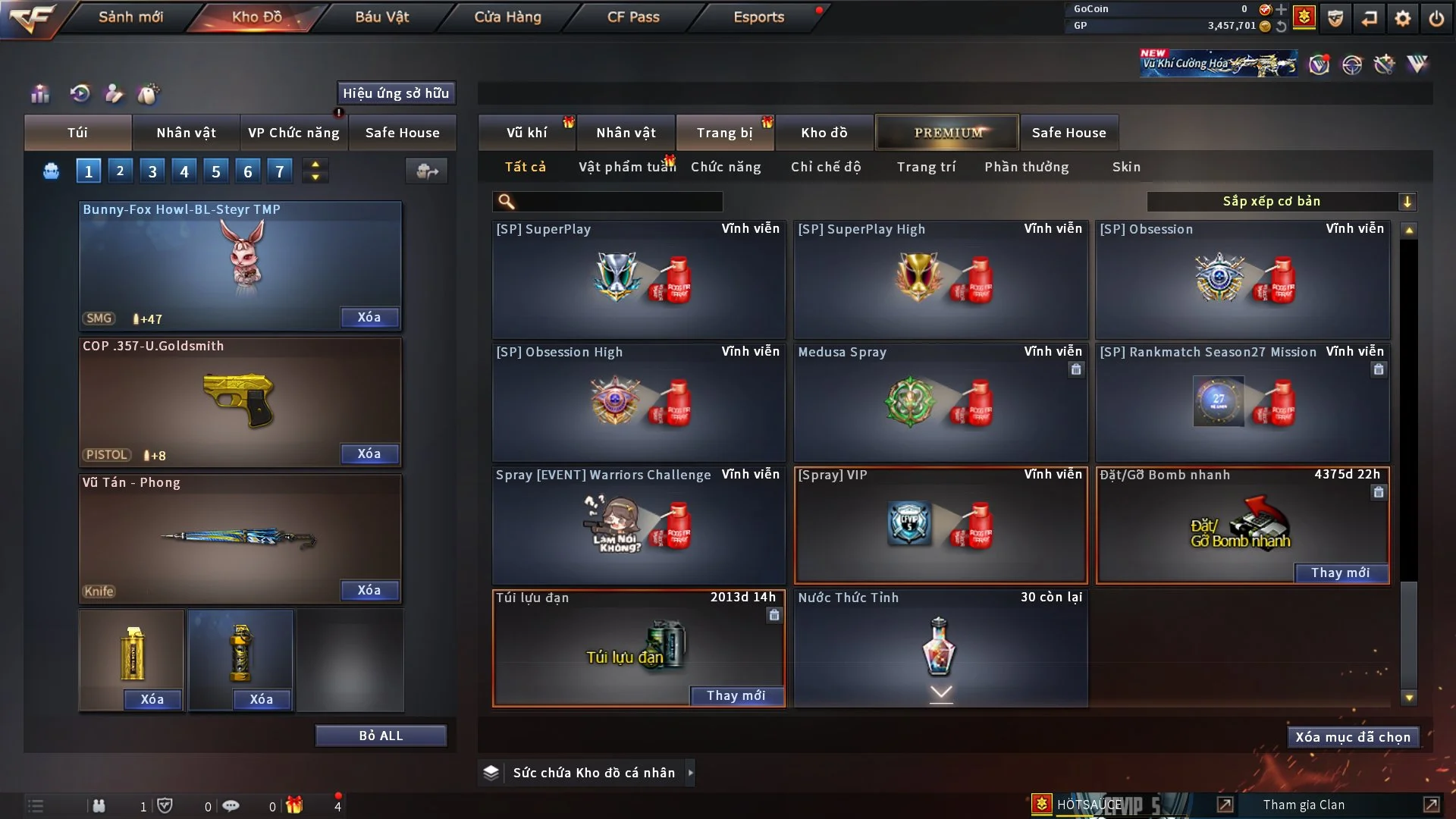Open the Esports menu

758,17
